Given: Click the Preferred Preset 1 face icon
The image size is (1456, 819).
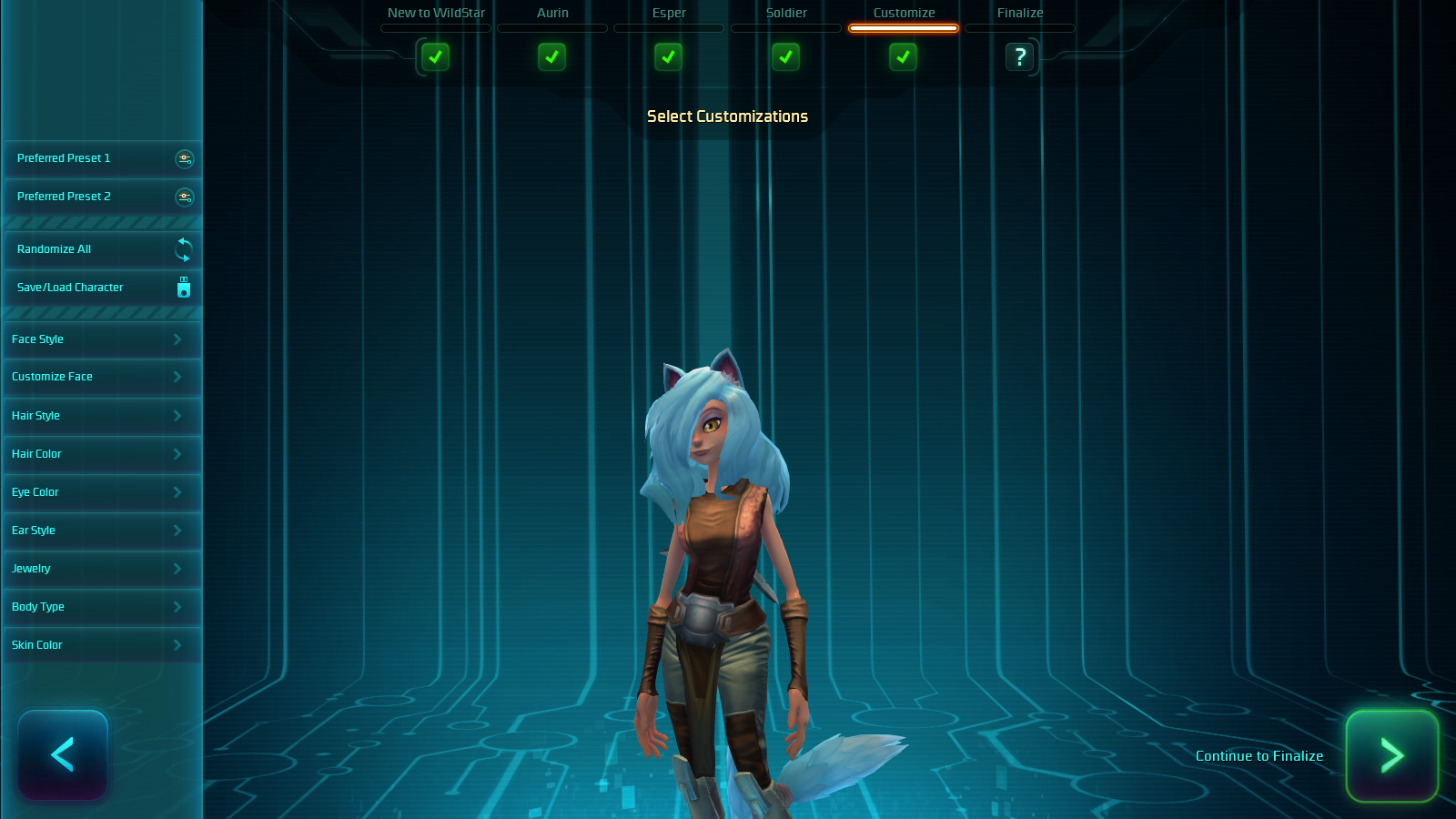Looking at the screenshot, I should tap(185, 159).
